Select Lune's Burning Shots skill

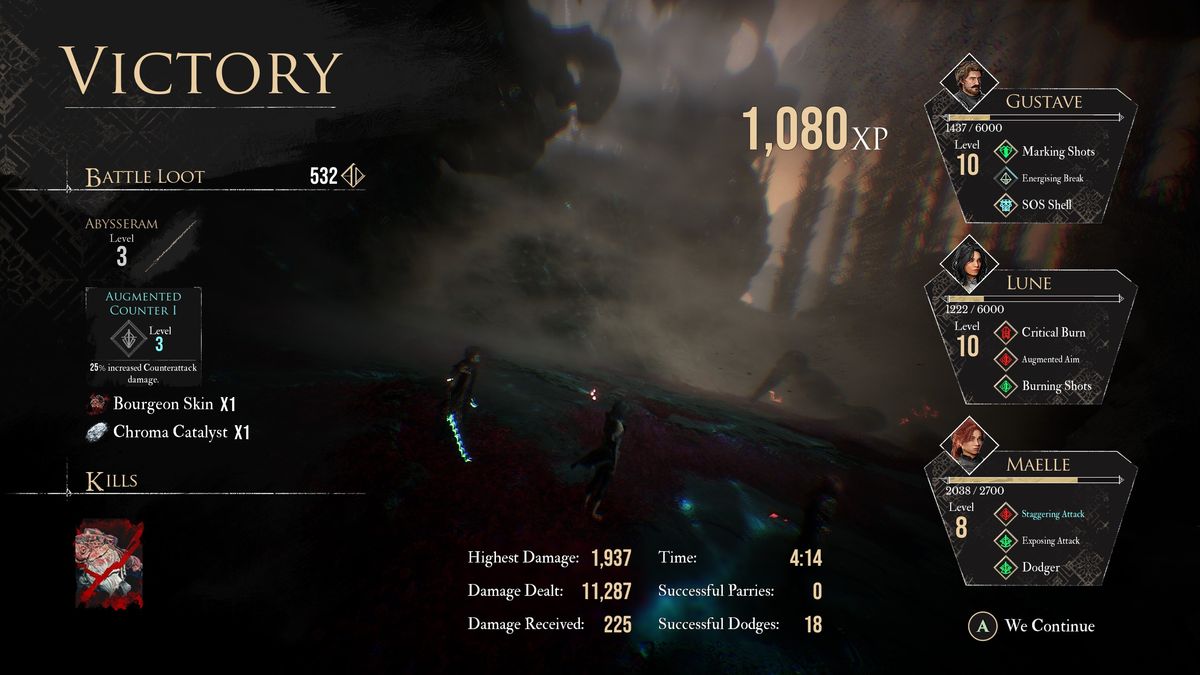(1056, 386)
